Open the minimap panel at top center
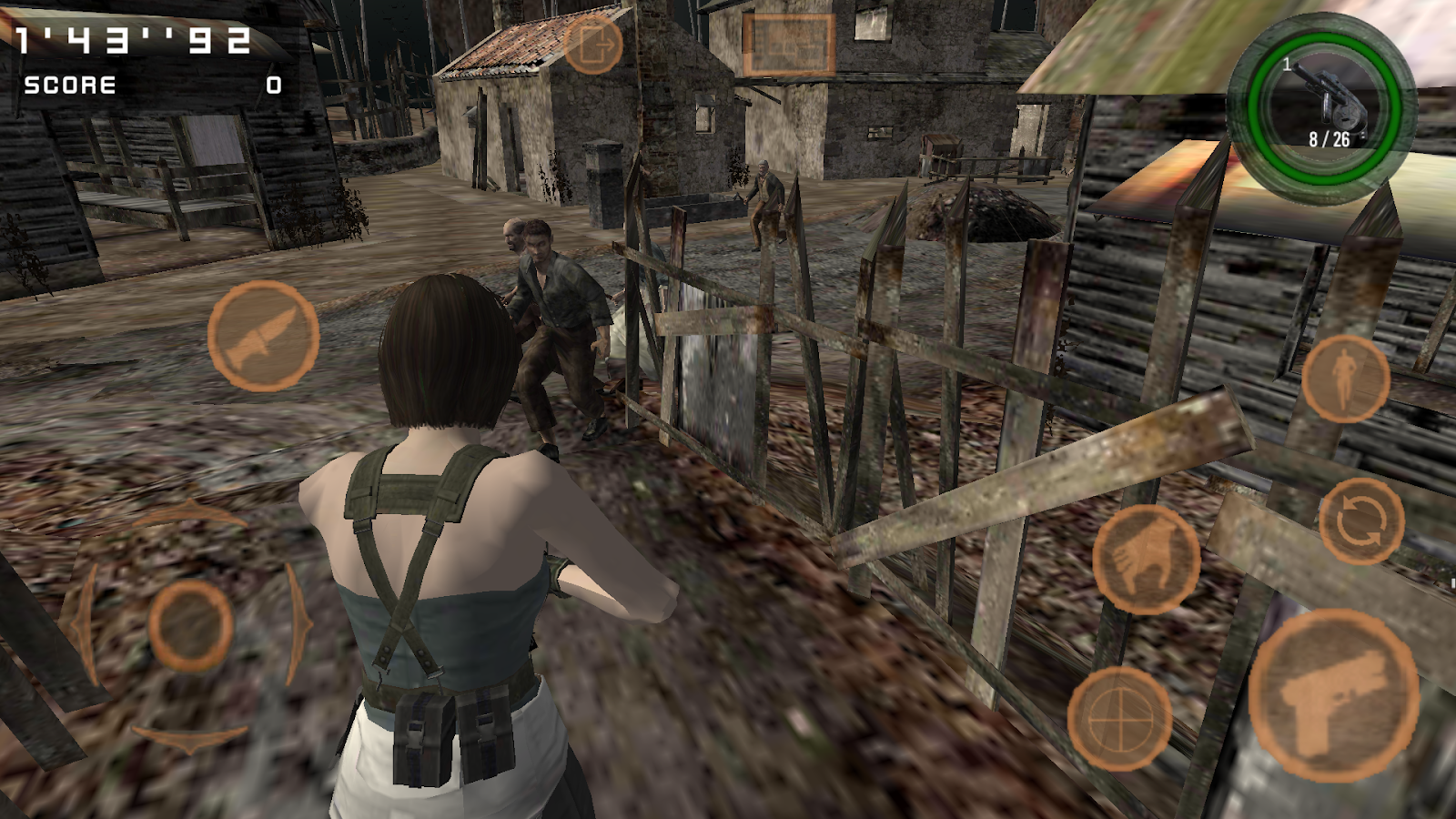The height and width of the screenshot is (819, 1456). [790, 43]
